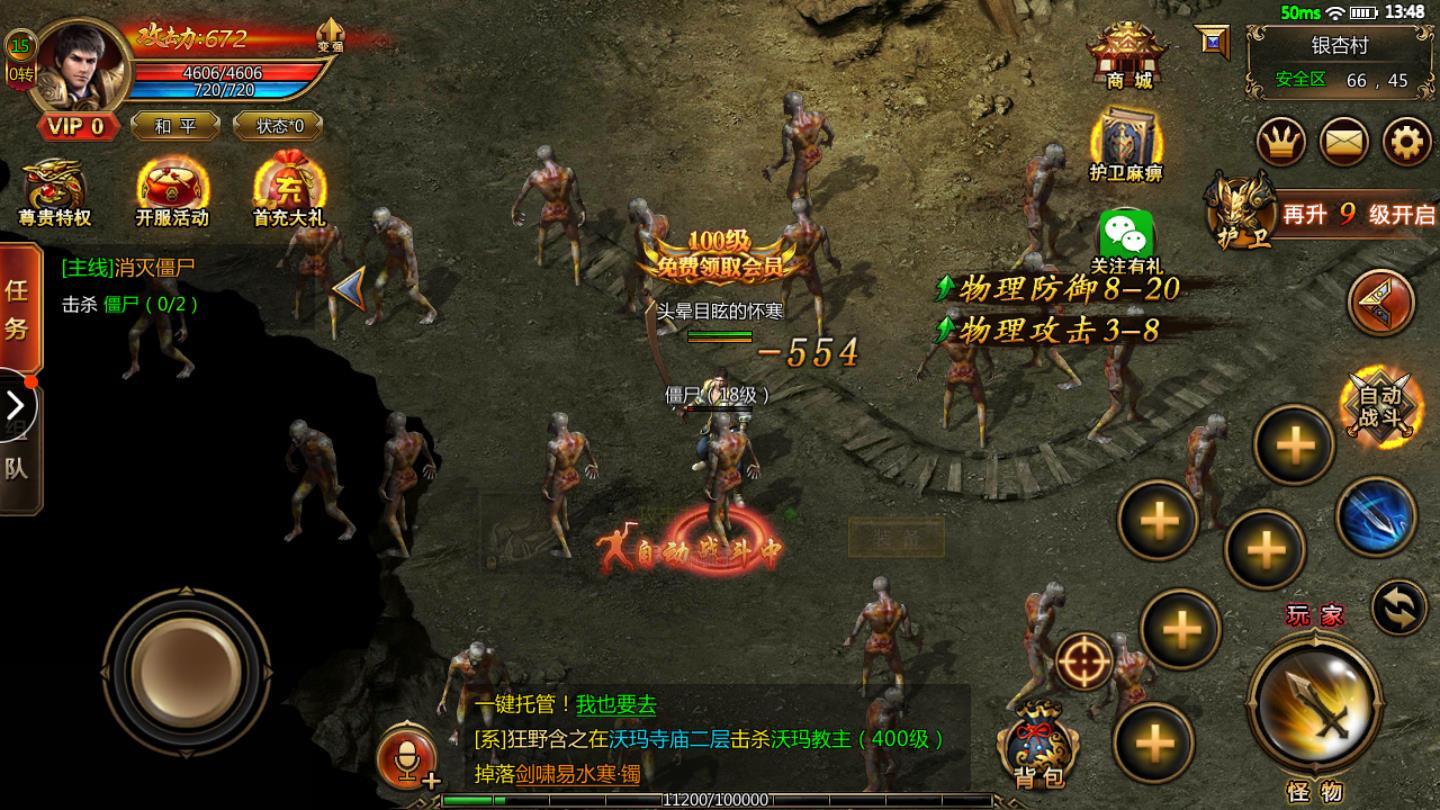Open the mail envelope icon

click(1345, 140)
